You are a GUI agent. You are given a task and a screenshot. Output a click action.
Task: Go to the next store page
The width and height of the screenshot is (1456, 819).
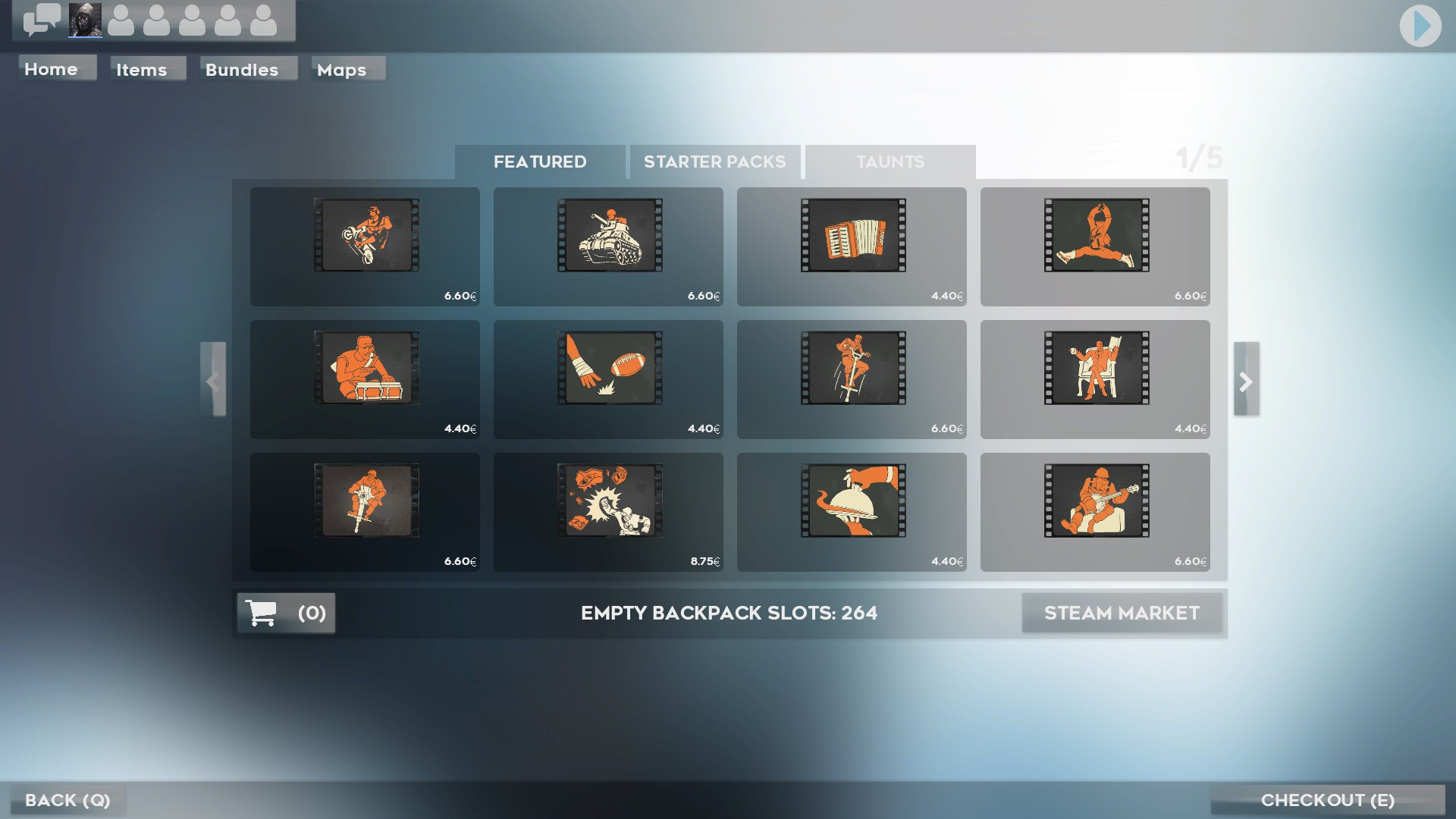tap(1246, 381)
